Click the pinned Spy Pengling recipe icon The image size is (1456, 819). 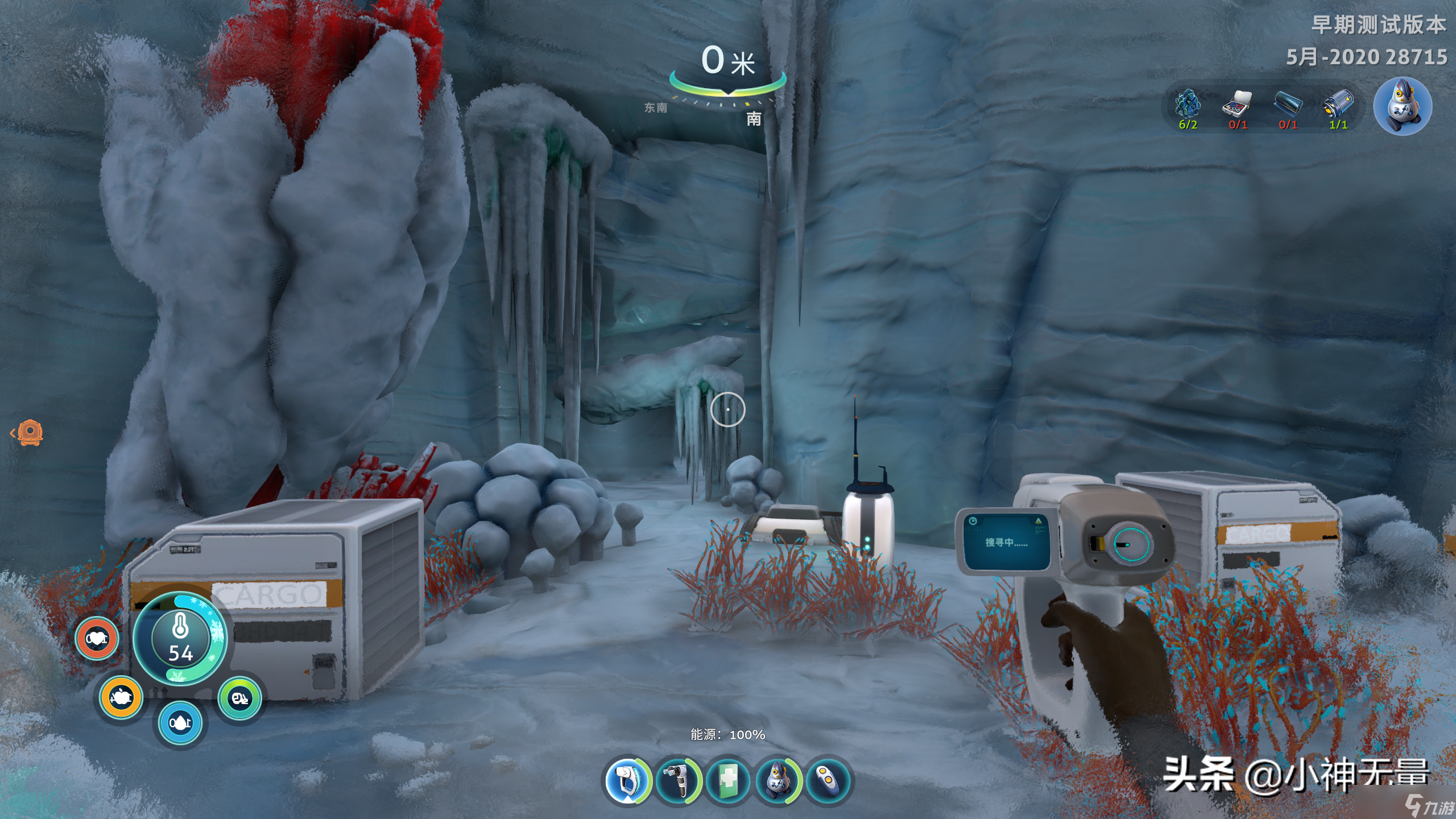[1402, 106]
